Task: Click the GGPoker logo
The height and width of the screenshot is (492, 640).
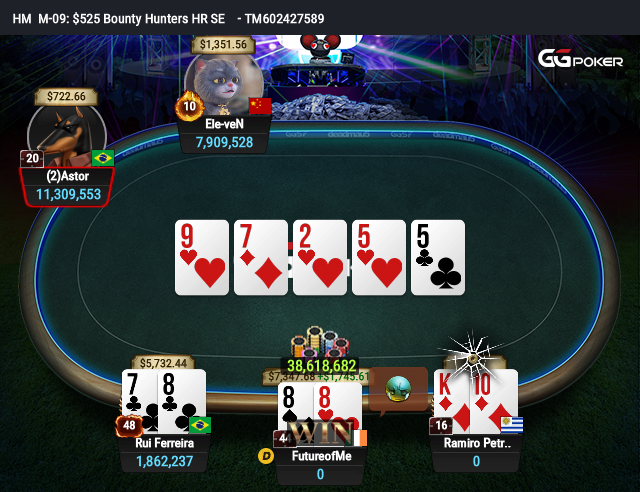Action: coord(580,59)
